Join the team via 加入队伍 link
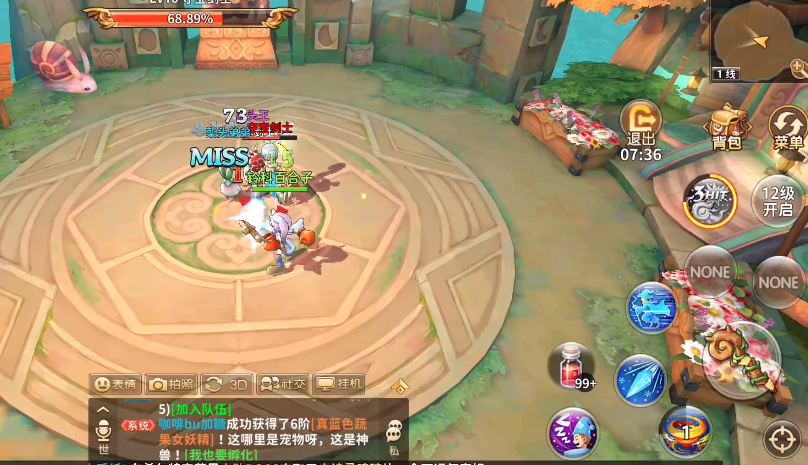 (x=201, y=408)
